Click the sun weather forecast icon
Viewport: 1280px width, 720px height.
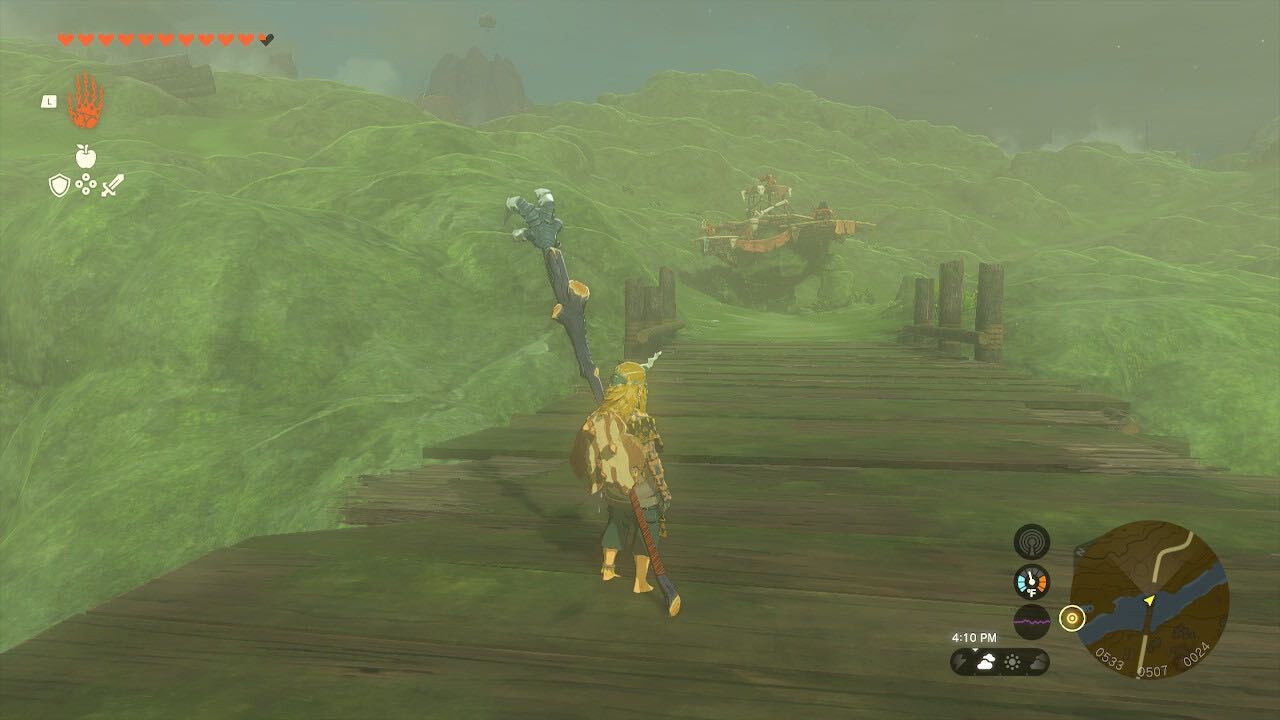pyautogui.click(x=1014, y=660)
